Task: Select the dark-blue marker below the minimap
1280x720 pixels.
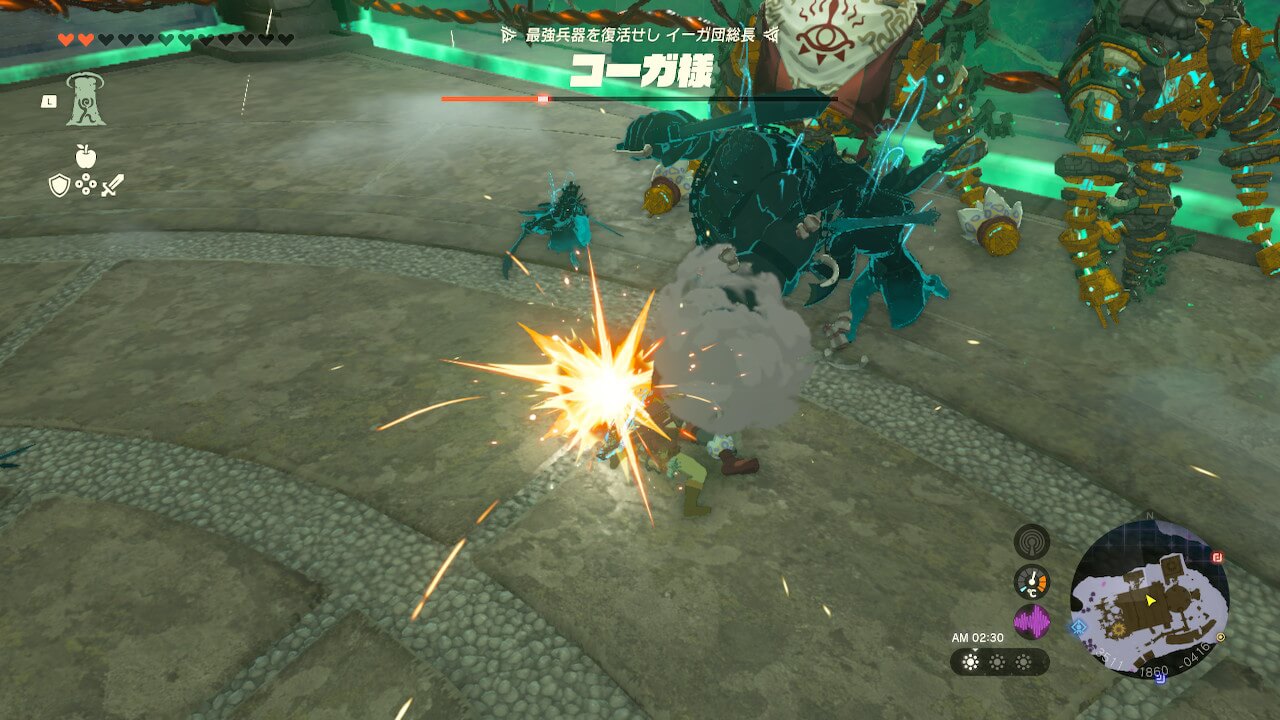Action: tap(1160, 677)
